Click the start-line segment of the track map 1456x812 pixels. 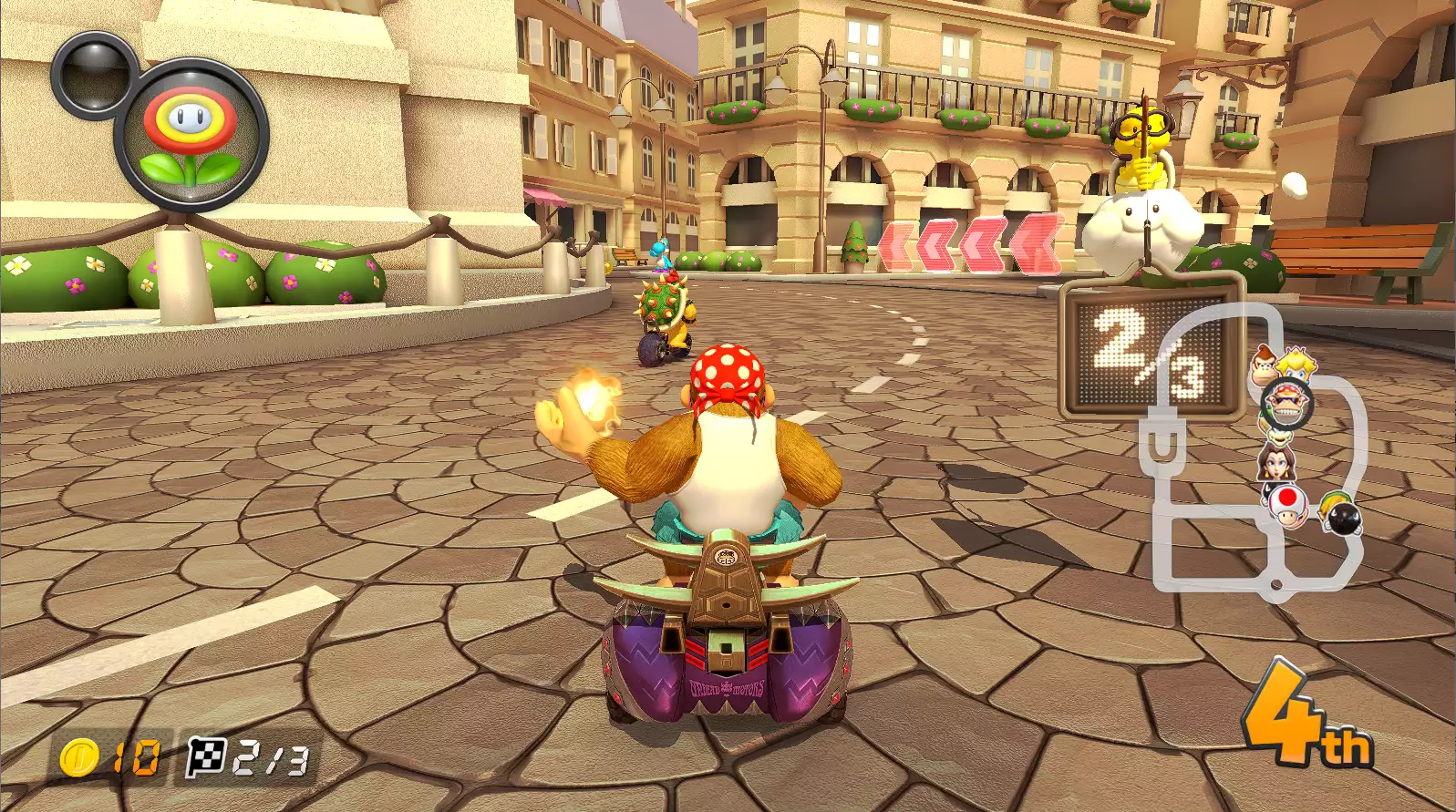pyautogui.click(x=1275, y=584)
